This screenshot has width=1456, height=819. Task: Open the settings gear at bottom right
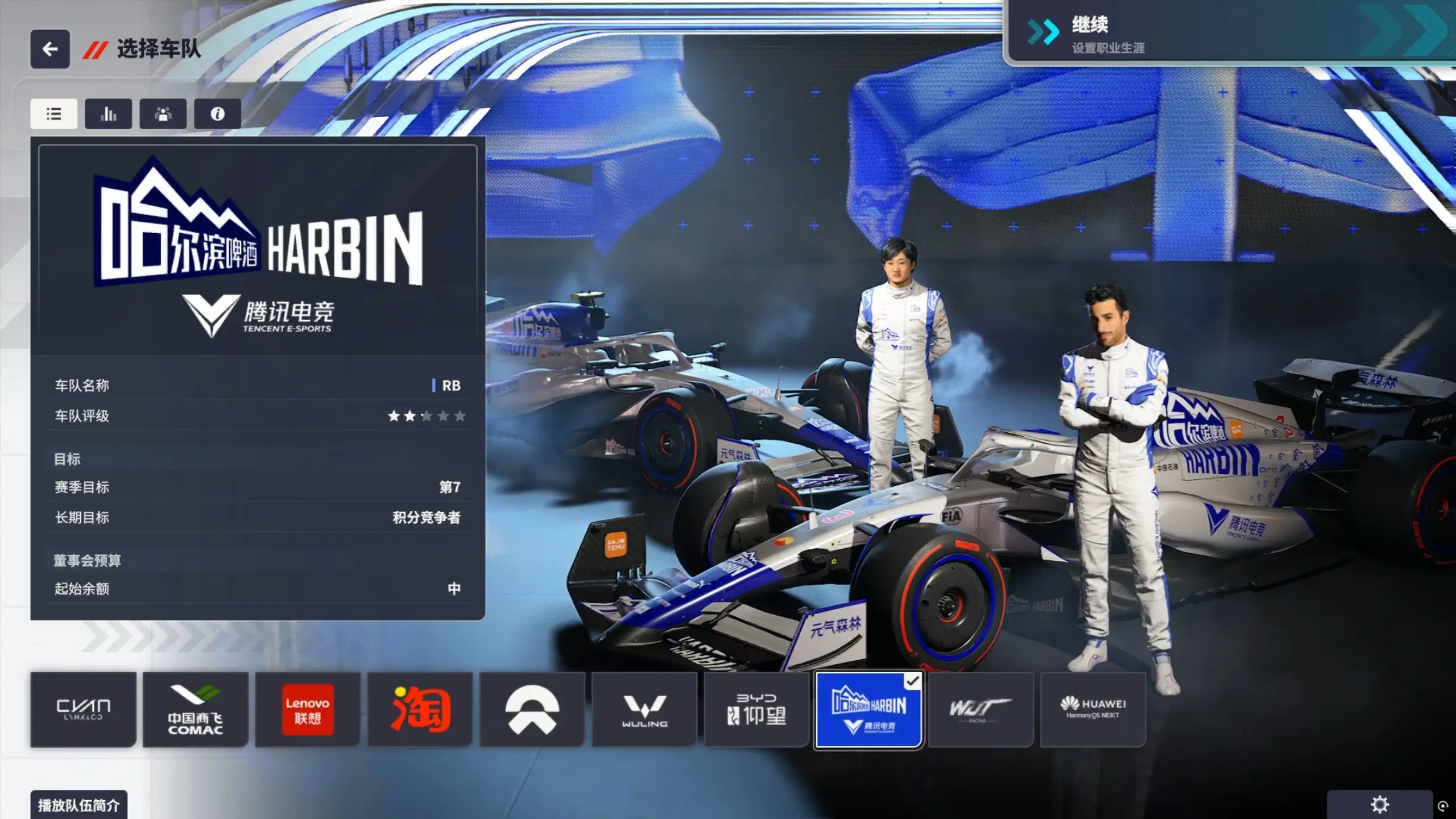coord(1379,804)
